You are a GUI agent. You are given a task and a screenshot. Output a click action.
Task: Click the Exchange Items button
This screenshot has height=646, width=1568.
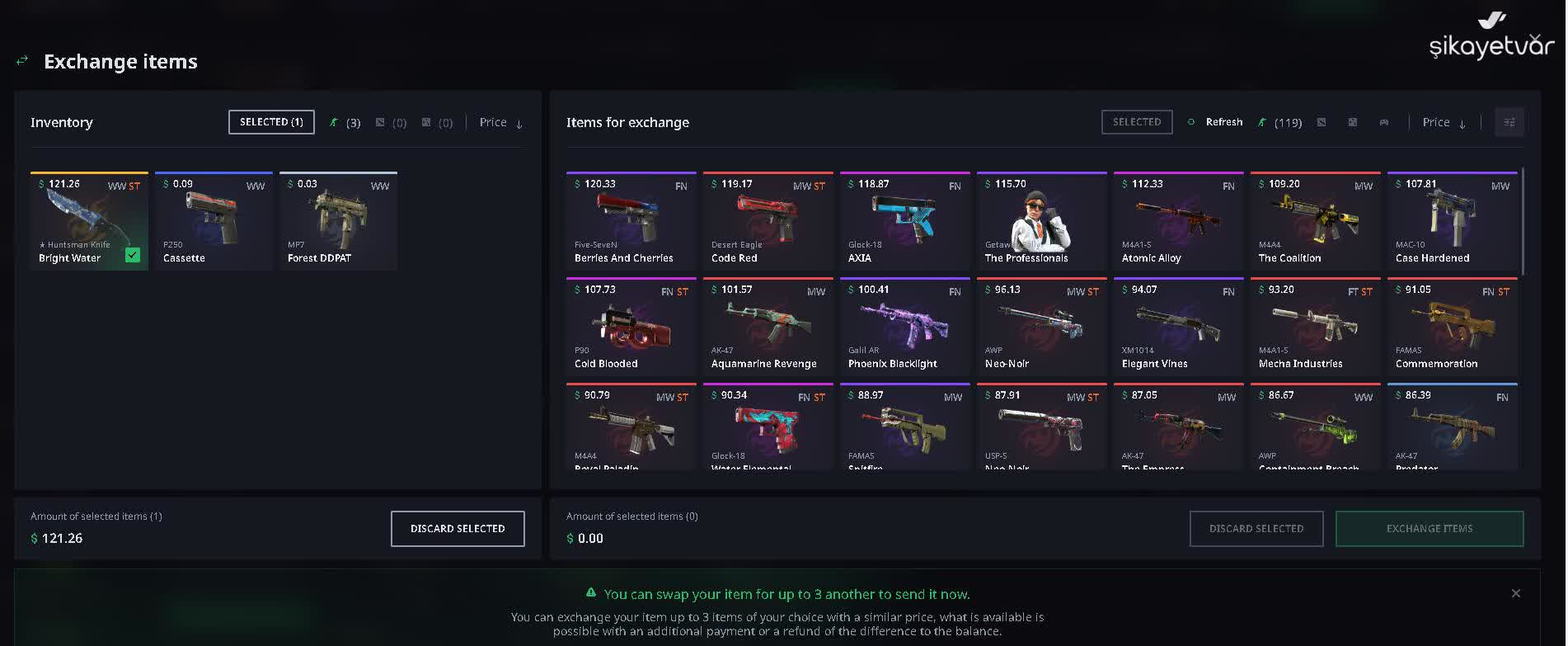click(1429, 529)
